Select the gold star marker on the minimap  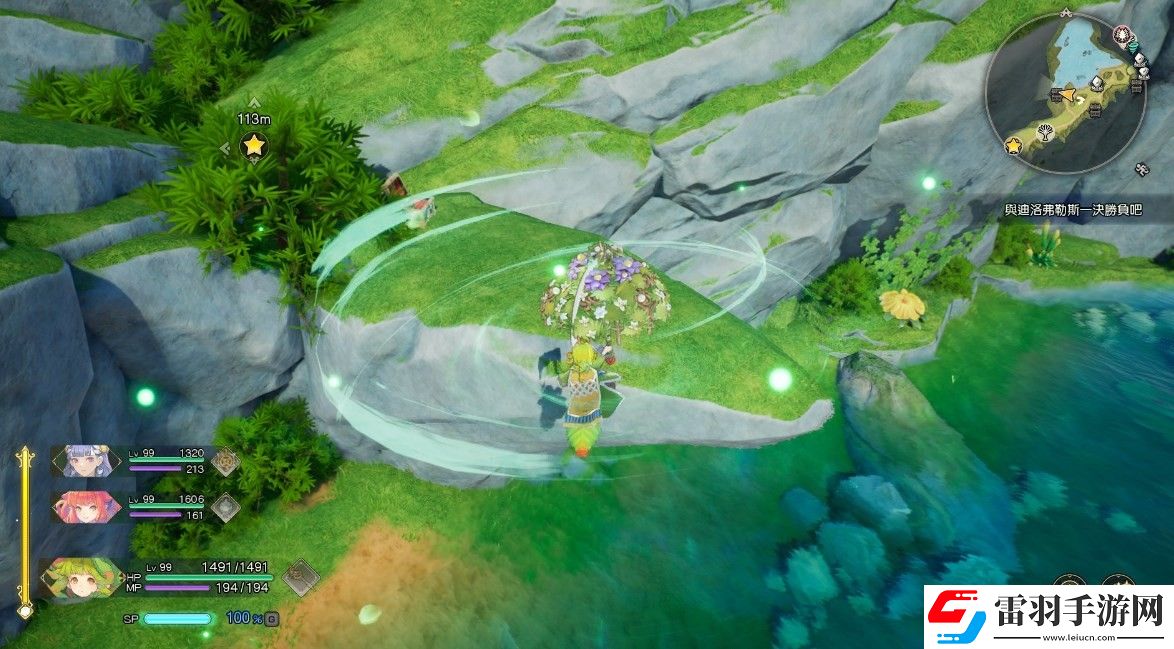pyautogui.click(x=1013, y=147)
